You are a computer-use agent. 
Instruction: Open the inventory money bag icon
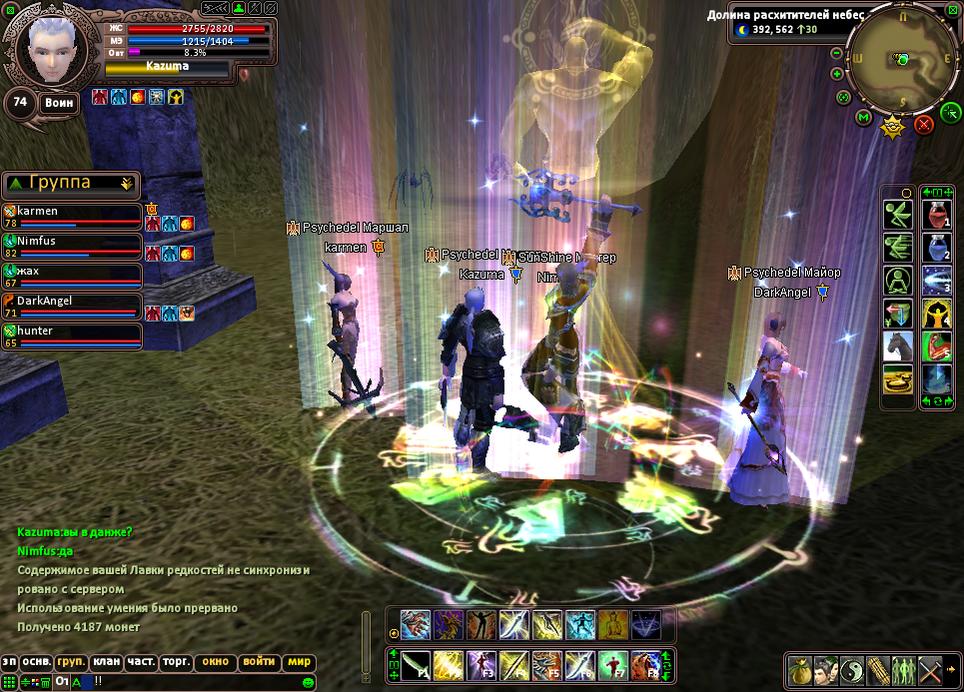[x=798, y=669]
